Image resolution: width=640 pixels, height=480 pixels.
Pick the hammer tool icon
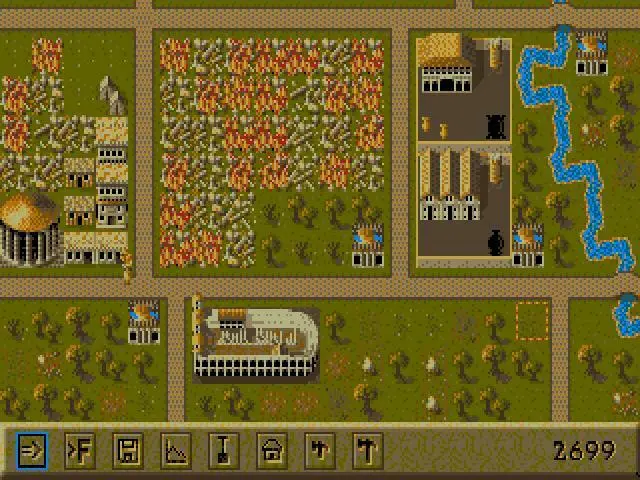point(367,450)
